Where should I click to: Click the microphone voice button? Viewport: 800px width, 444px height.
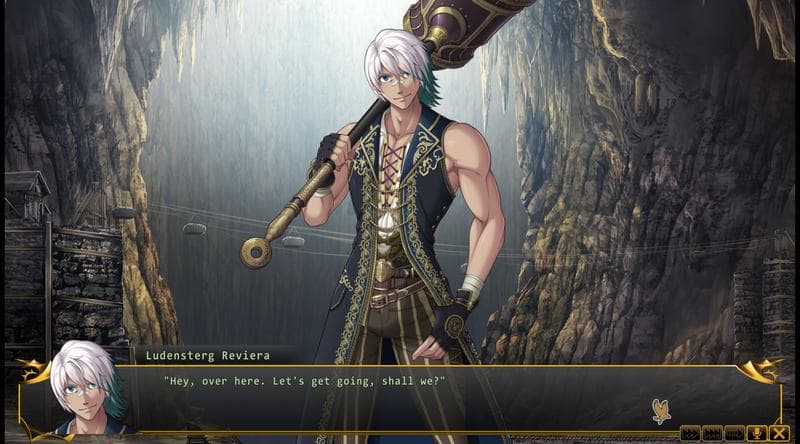[756, 433]
